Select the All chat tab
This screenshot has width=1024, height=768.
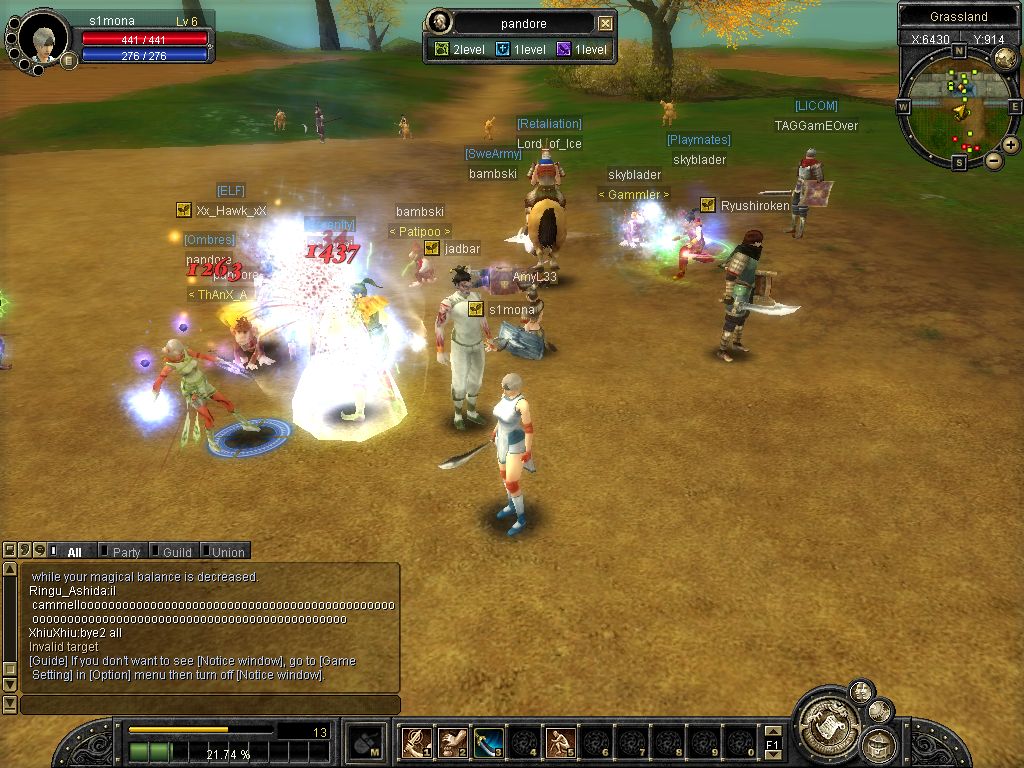tap(72, 551)
